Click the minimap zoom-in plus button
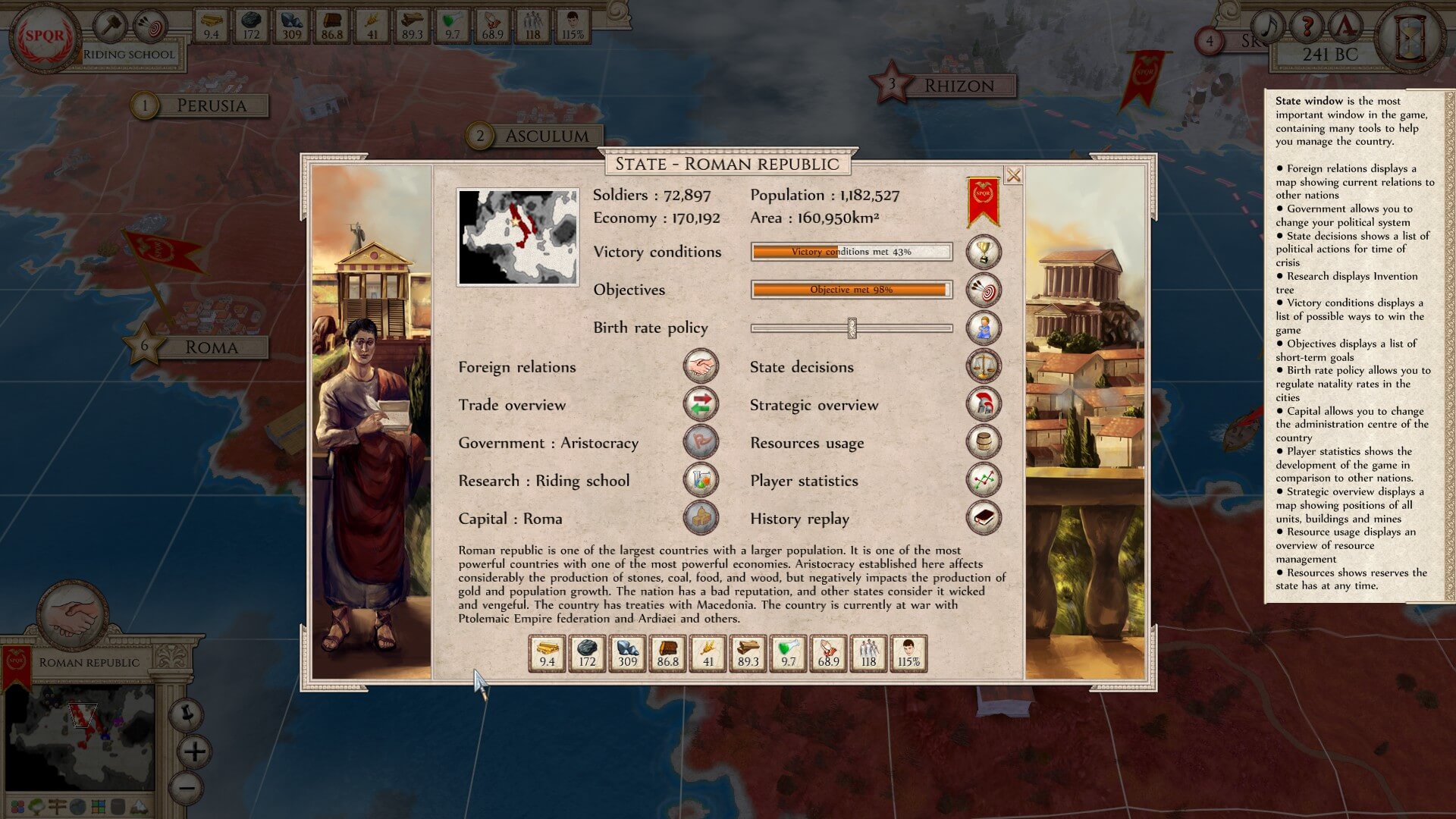Viewport: 1456px width, 819px height. pos(195,752)
